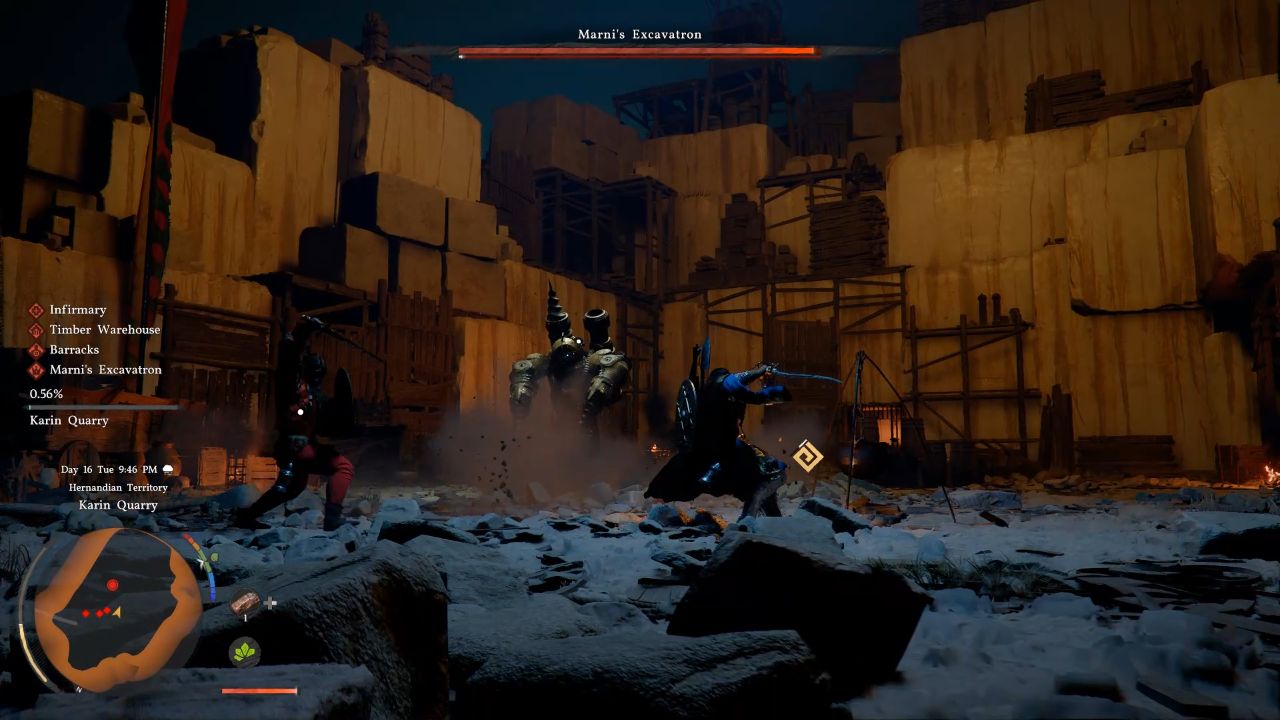The height and width of the screenshot is (720, 1280).
Task: Select the Infirmary objective entry
Action: pos(77,310)
